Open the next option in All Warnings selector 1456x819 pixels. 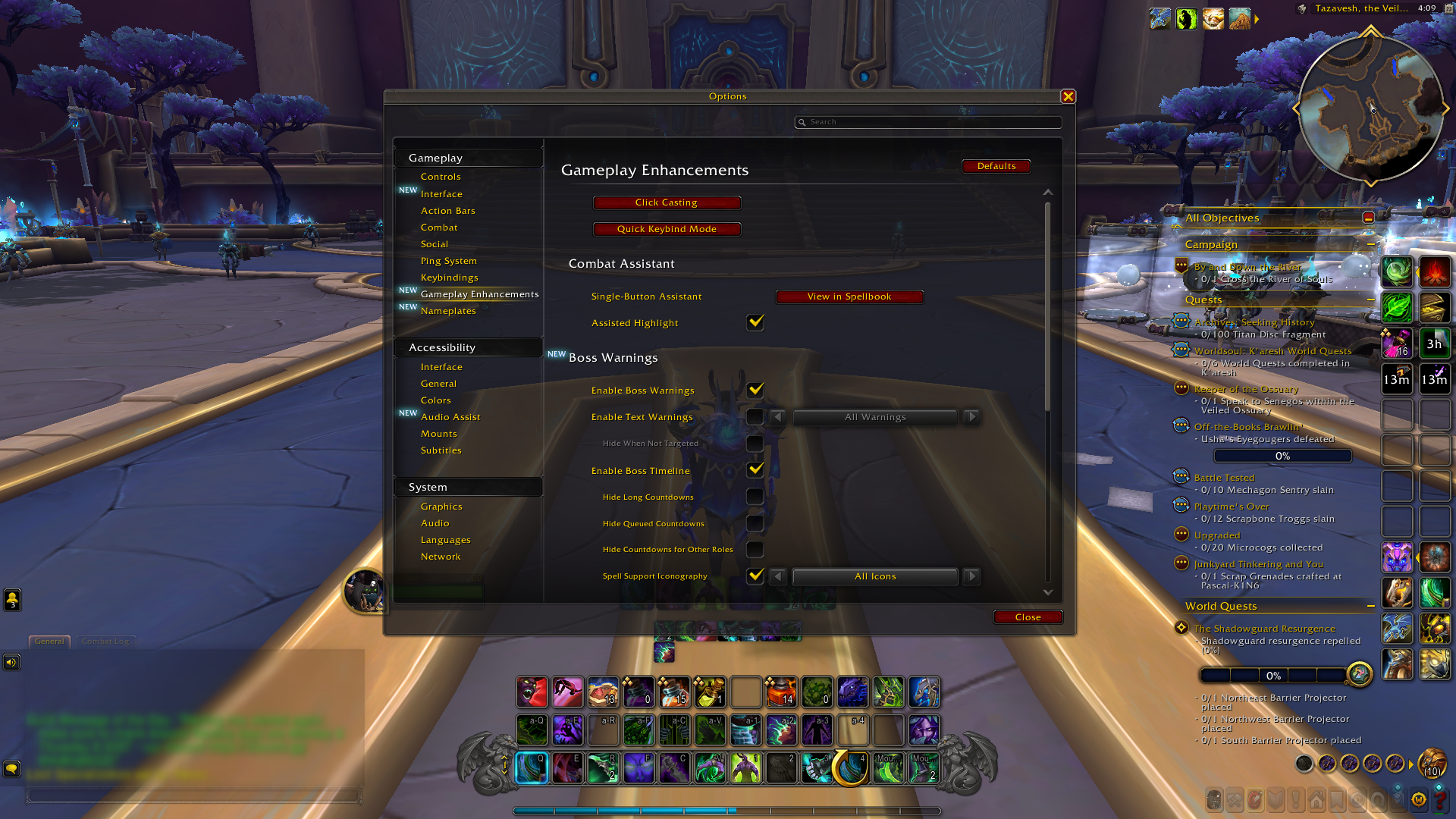[971, 416]
